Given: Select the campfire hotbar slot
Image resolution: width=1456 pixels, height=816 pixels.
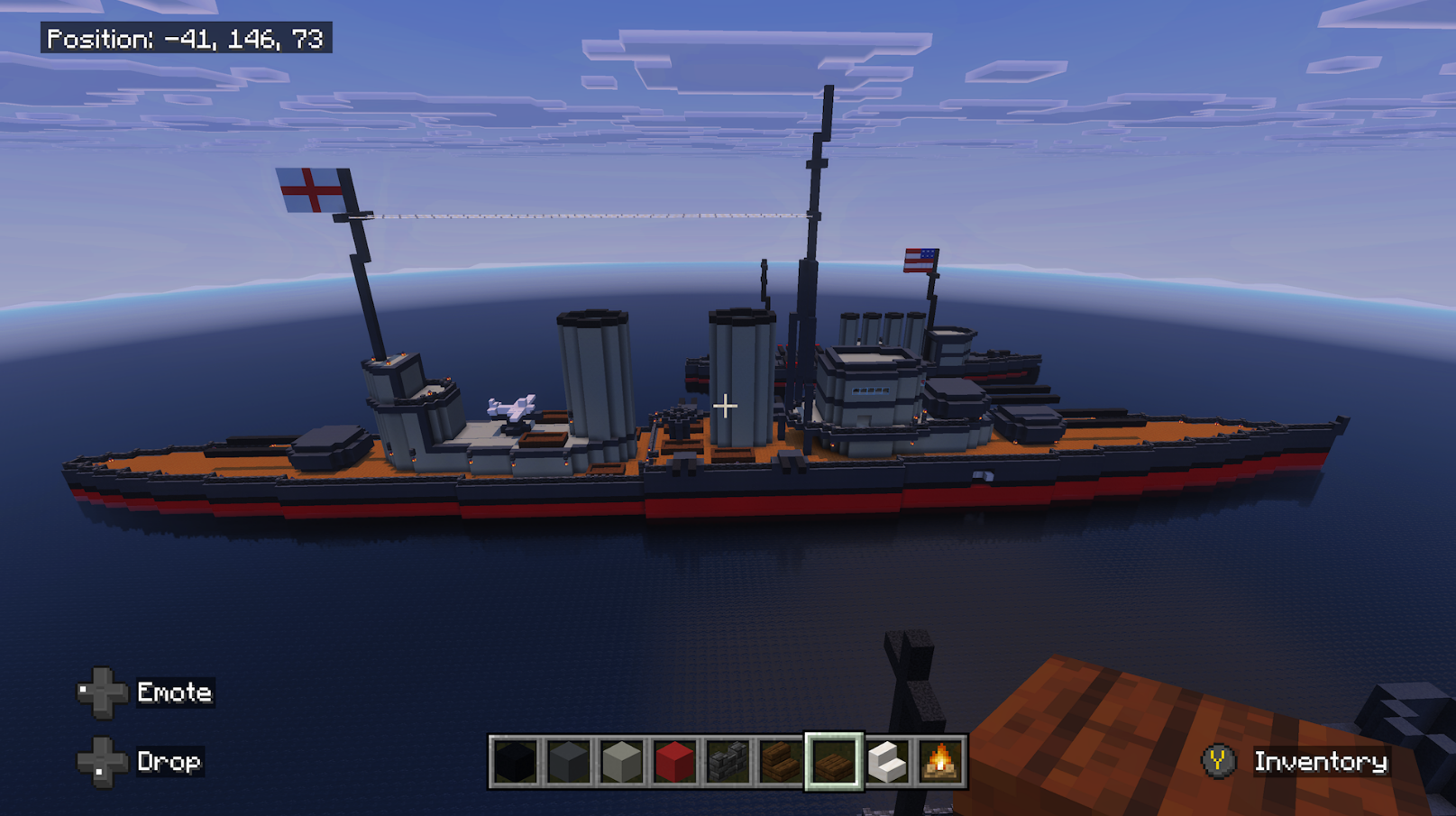Looking at the screenshot, I should pos(939,762).
